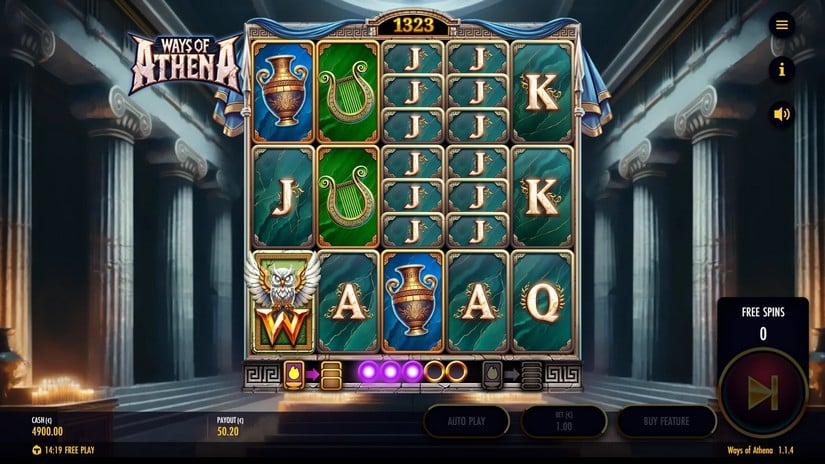This screenshot has height=464, width=825.
Task: Click the Buy Feature button
Action: tap(666, 421)
